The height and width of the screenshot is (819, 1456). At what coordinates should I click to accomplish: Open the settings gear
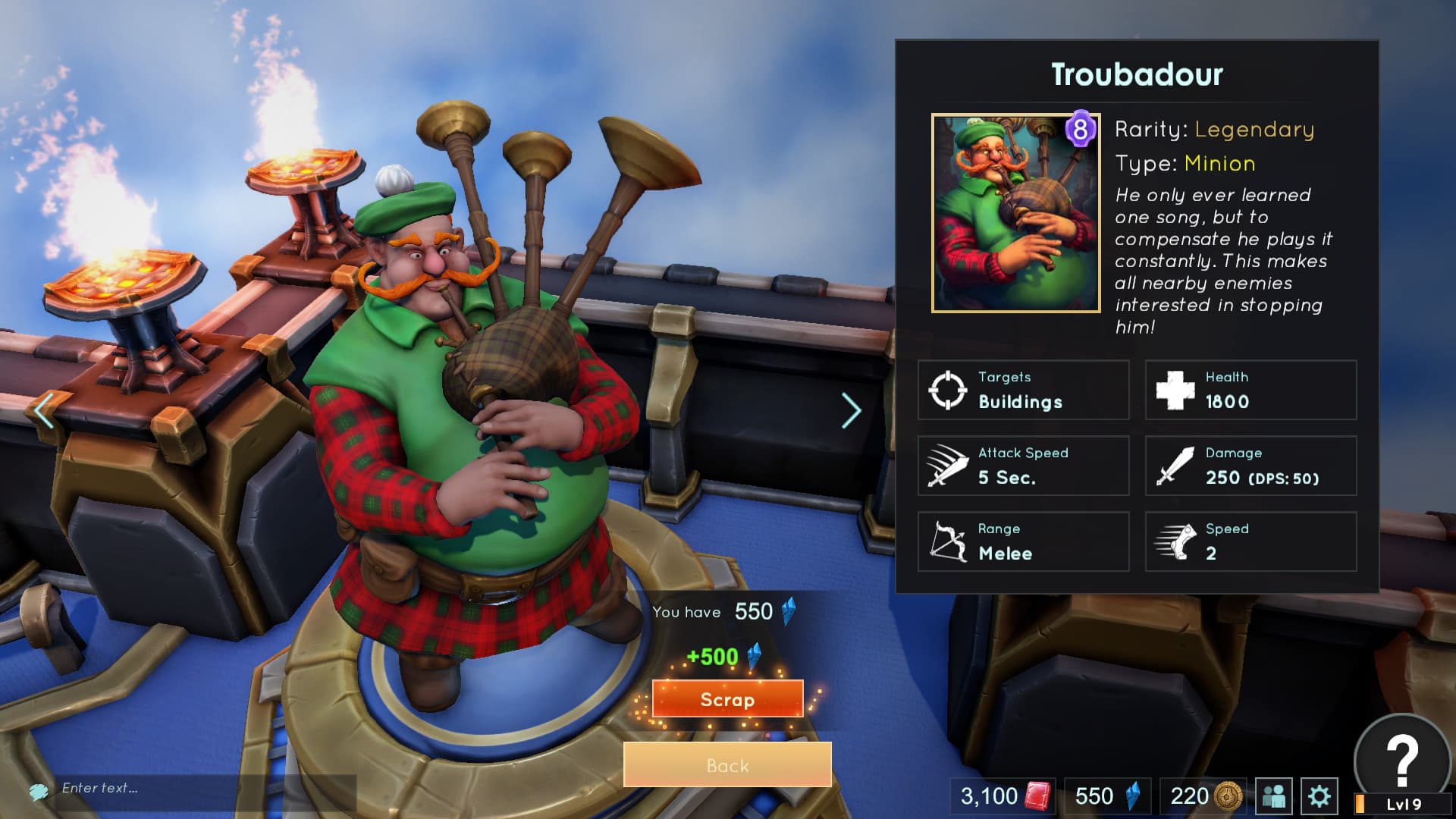coord(1321,797)
